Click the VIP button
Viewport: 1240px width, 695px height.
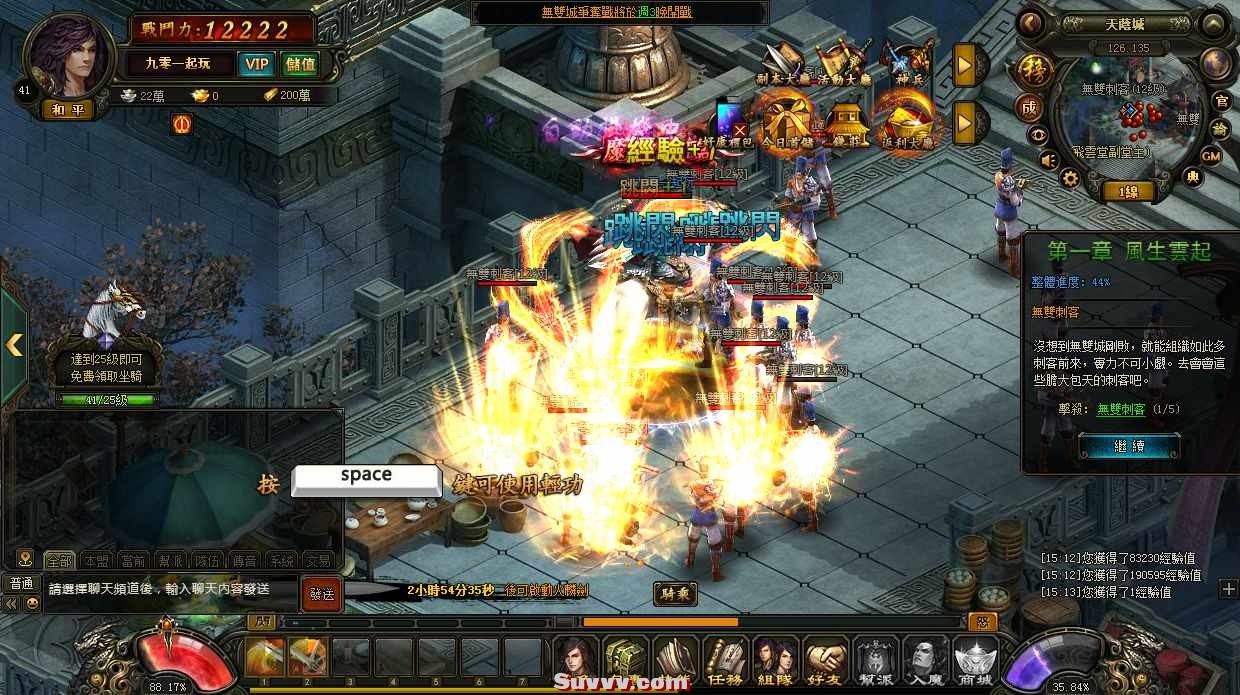coord(257,64)
